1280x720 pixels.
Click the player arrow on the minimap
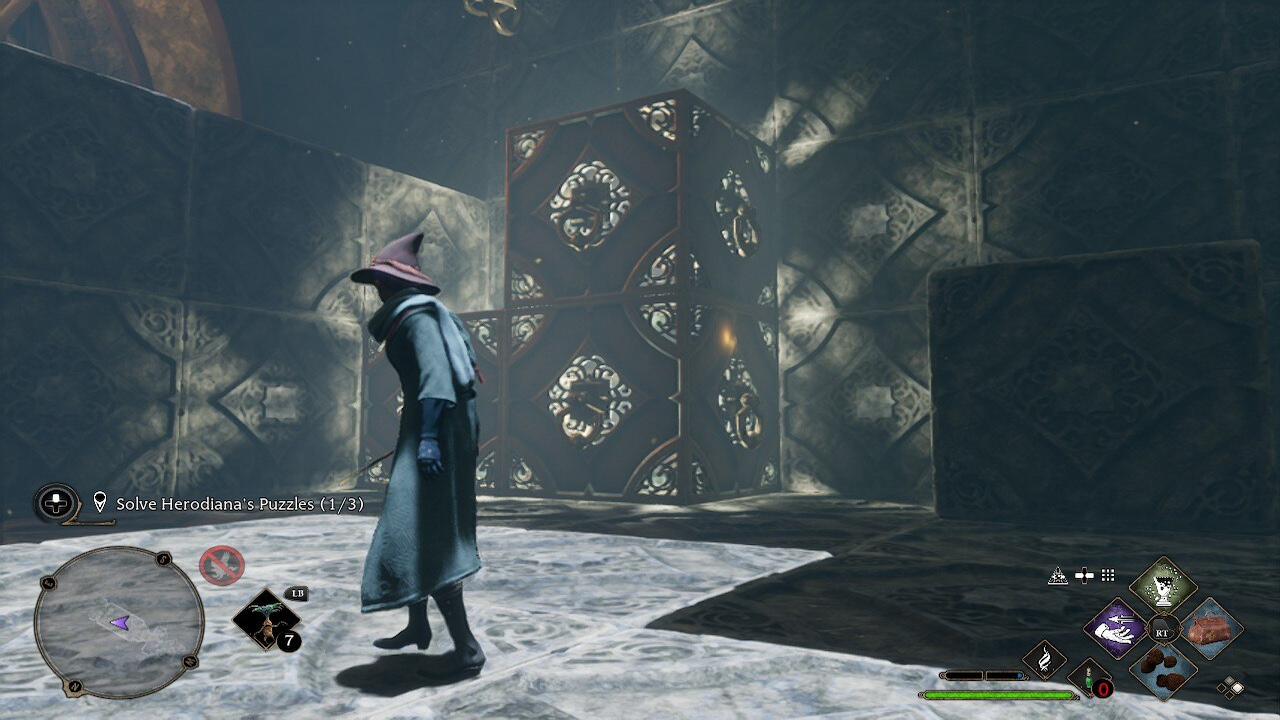tap(122, 623)
